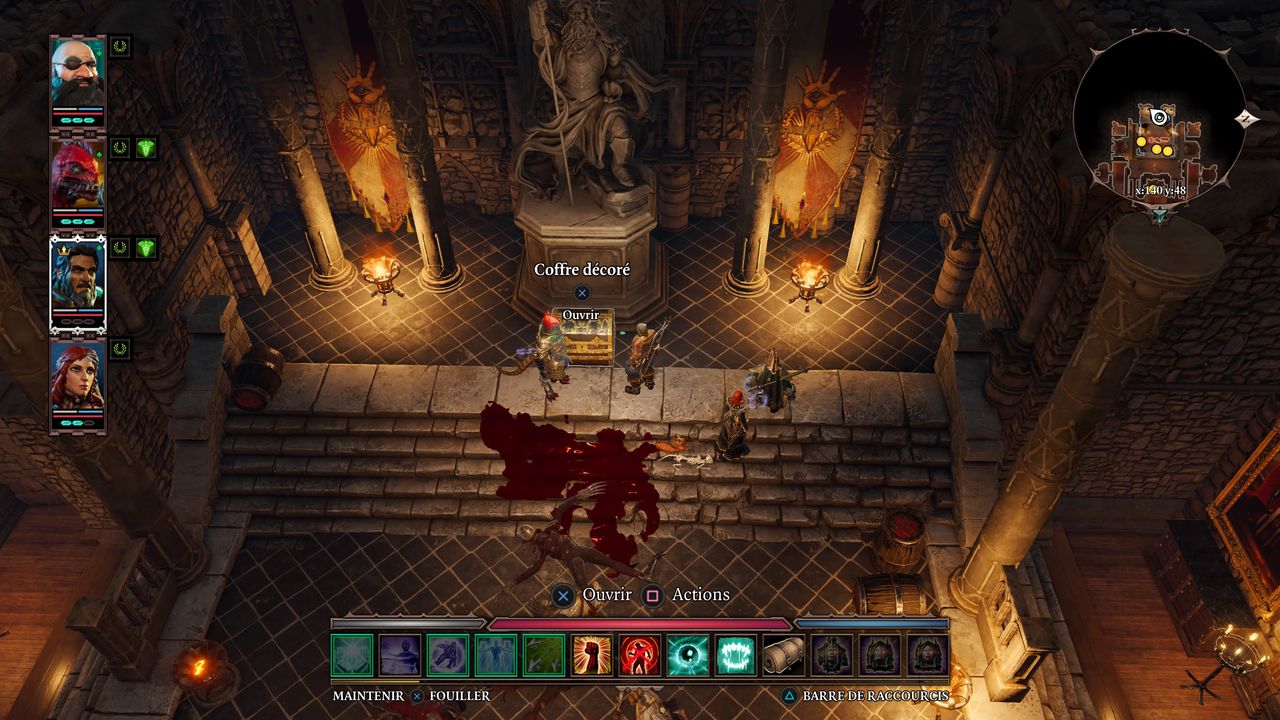Activate the green crossed arrows skill

pos(545,655)
